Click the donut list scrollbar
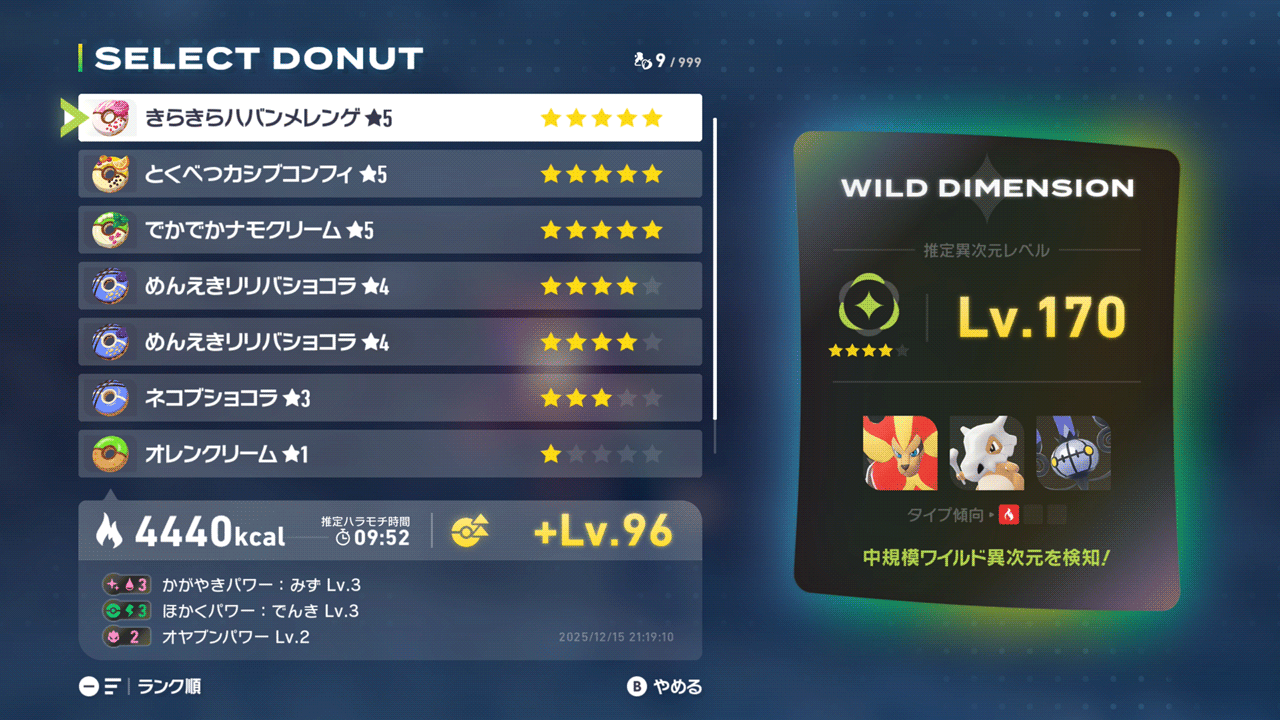 coord(714,270)
